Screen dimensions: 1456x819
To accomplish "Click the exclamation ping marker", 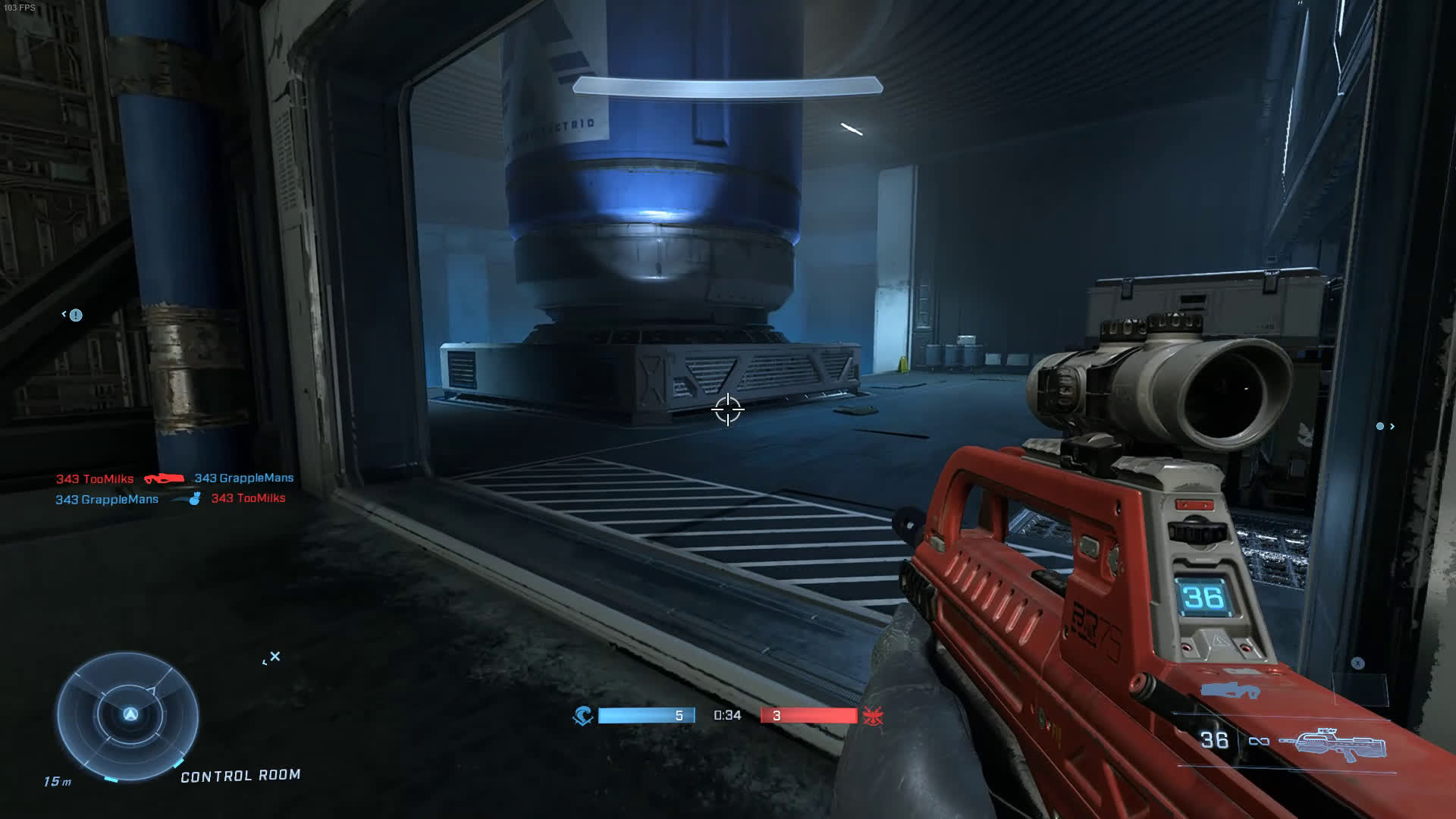I will tap(76, 315).
